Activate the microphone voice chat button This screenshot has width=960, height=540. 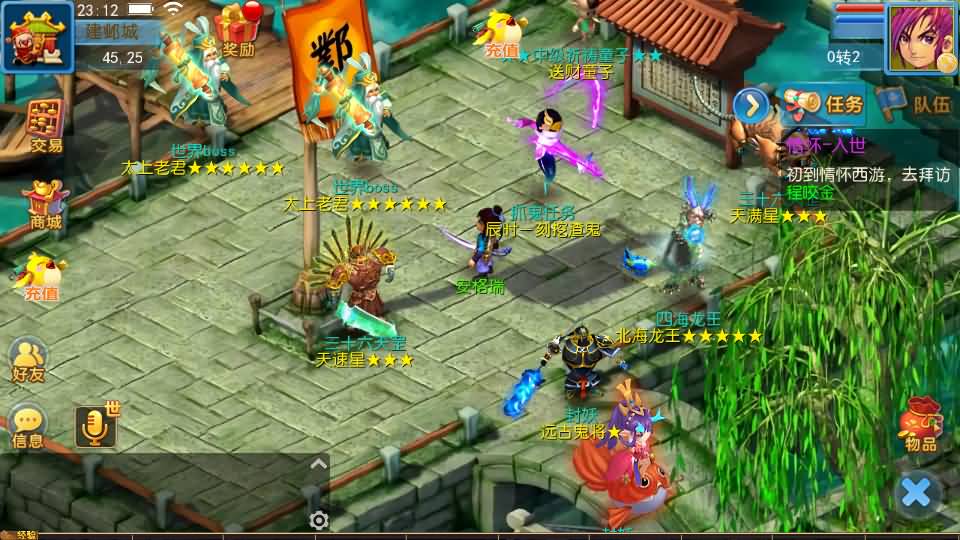point(96,427)
